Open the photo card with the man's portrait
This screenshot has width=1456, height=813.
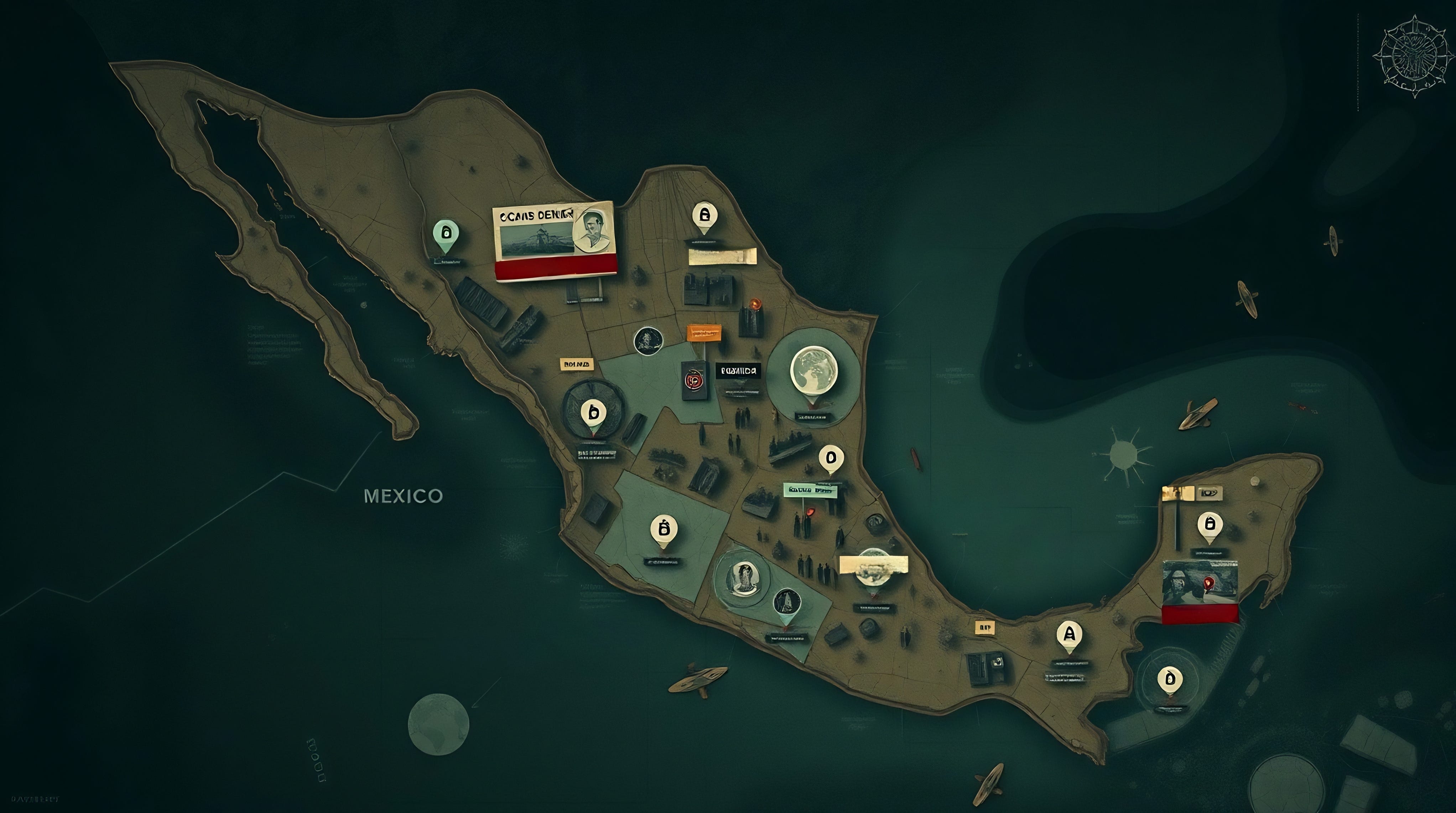point(555,240)
